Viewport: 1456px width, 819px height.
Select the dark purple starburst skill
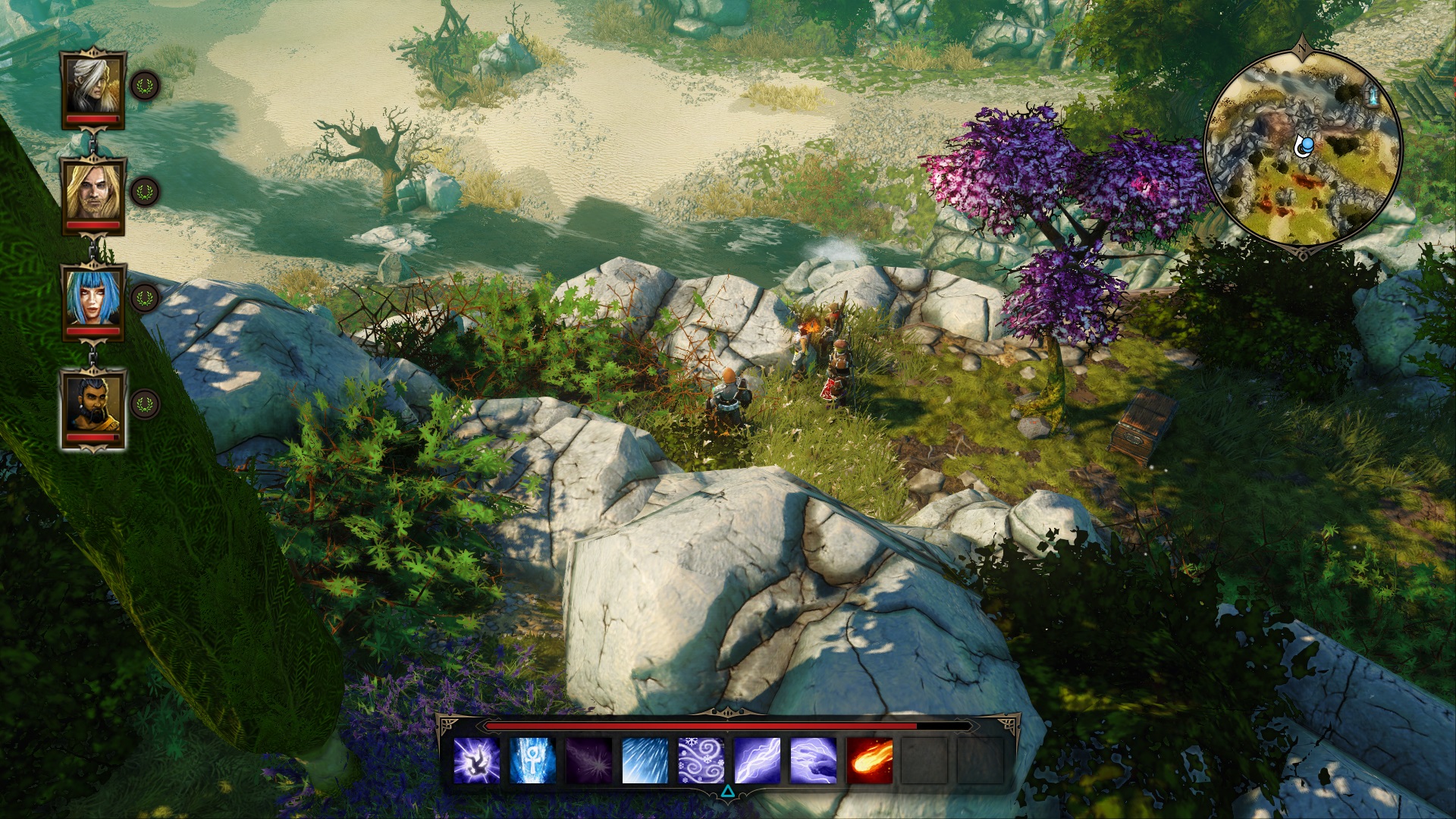pyautogui.click(x=589, y=760)
